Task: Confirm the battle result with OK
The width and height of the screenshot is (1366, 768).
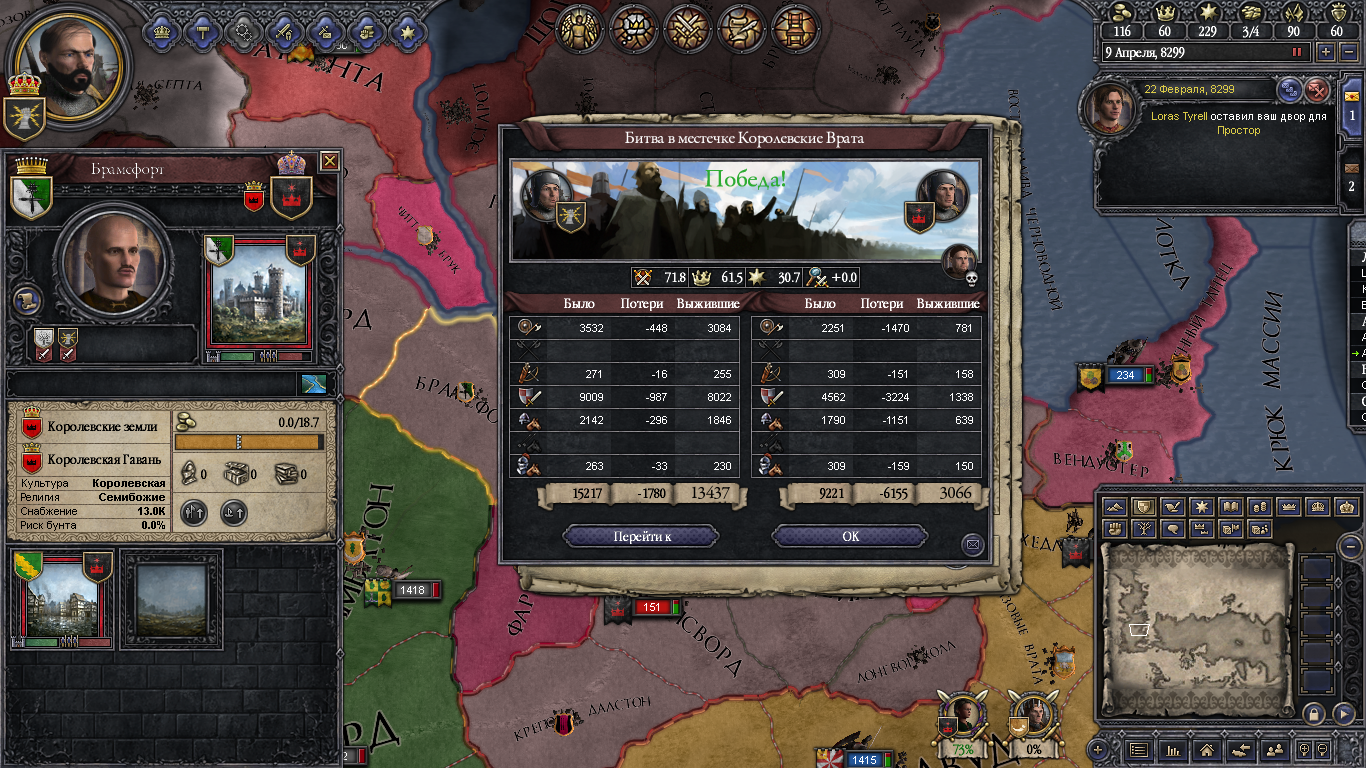Action: click(x=850, y=537)
